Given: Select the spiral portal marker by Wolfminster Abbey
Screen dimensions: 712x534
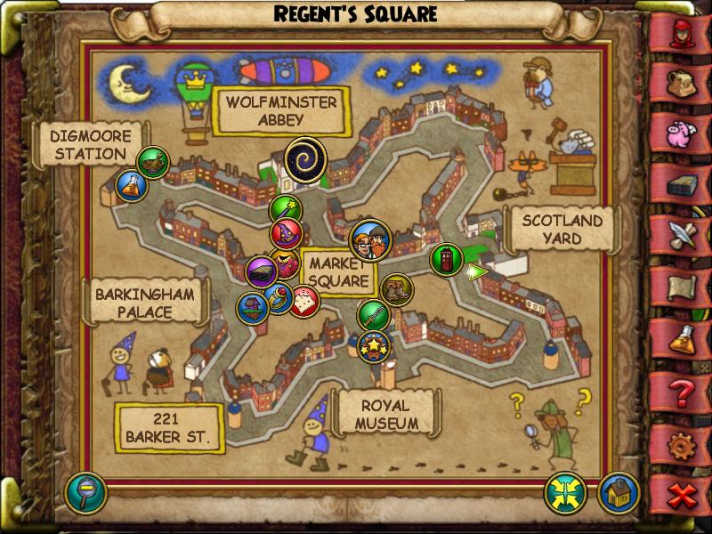Looking at the screenshot, I should pos(305,160).
